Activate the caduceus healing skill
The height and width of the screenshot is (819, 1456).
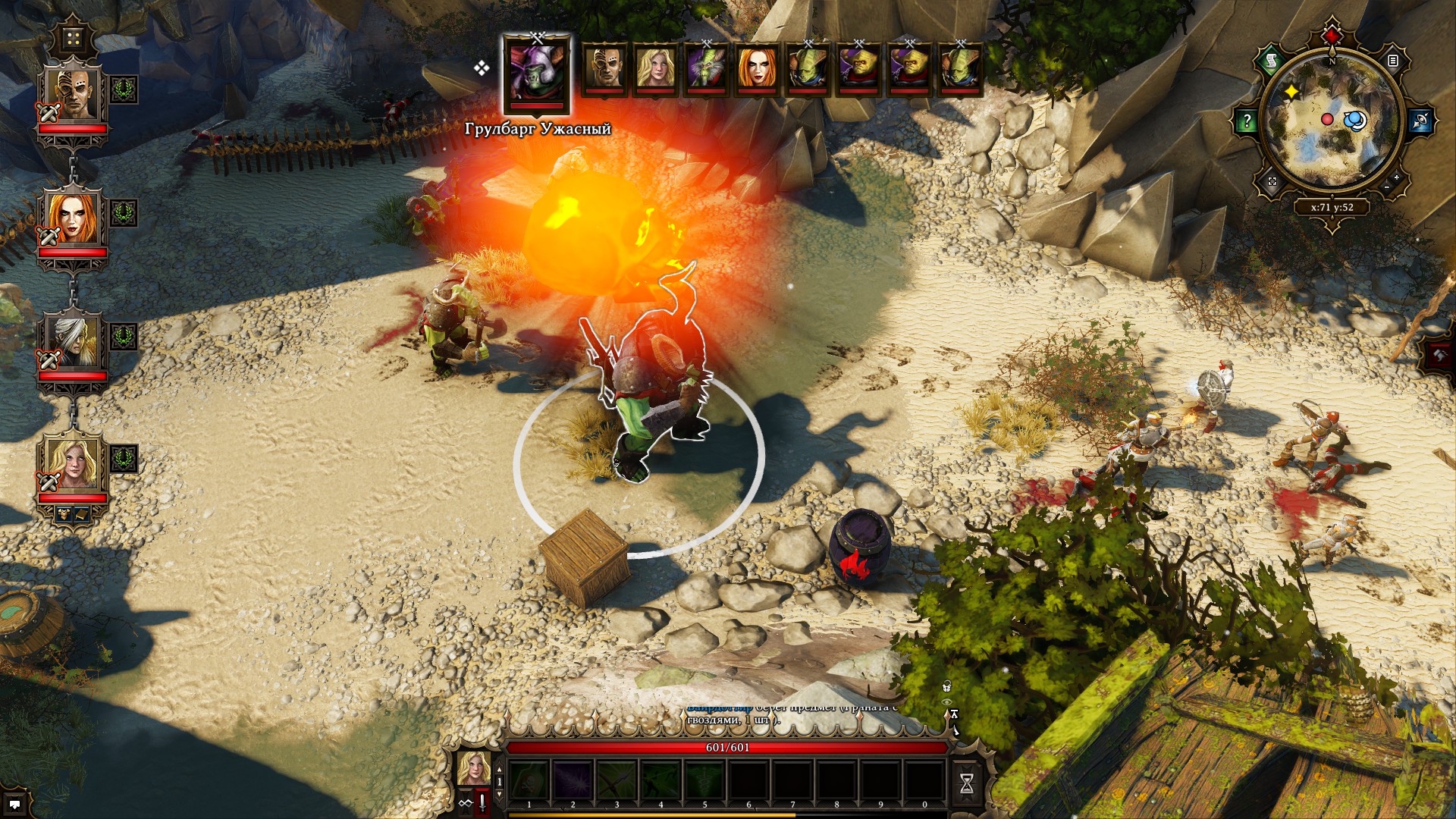(705, 780)
